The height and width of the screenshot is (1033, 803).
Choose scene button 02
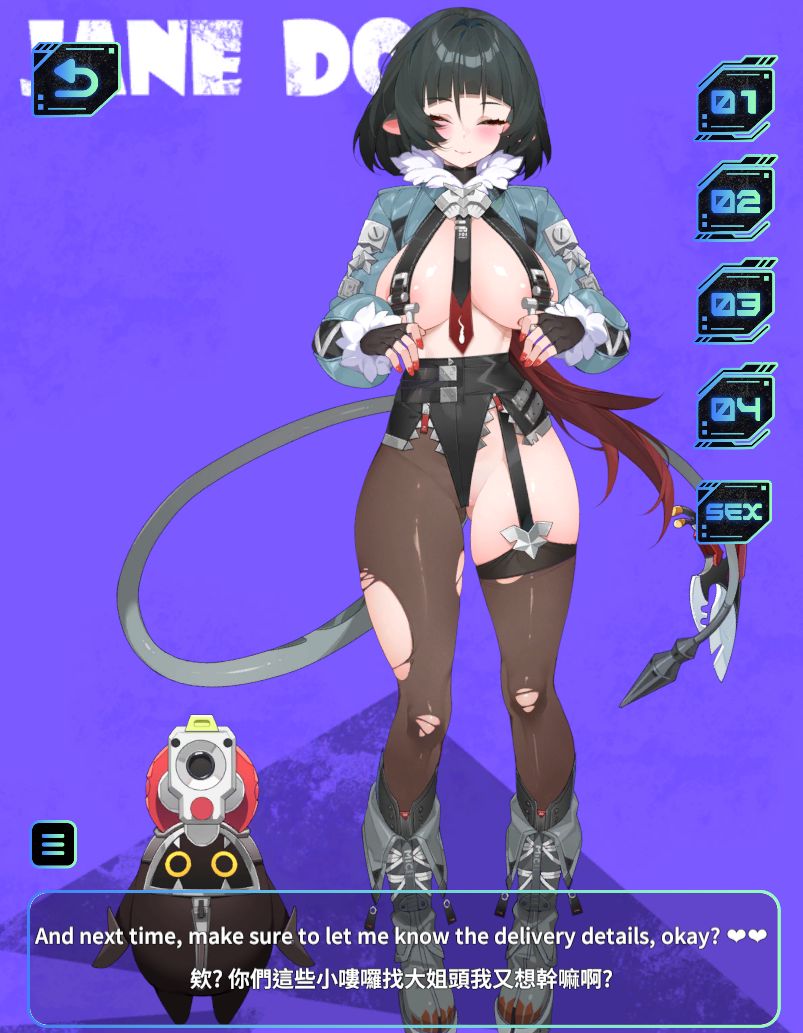point(736,200)
